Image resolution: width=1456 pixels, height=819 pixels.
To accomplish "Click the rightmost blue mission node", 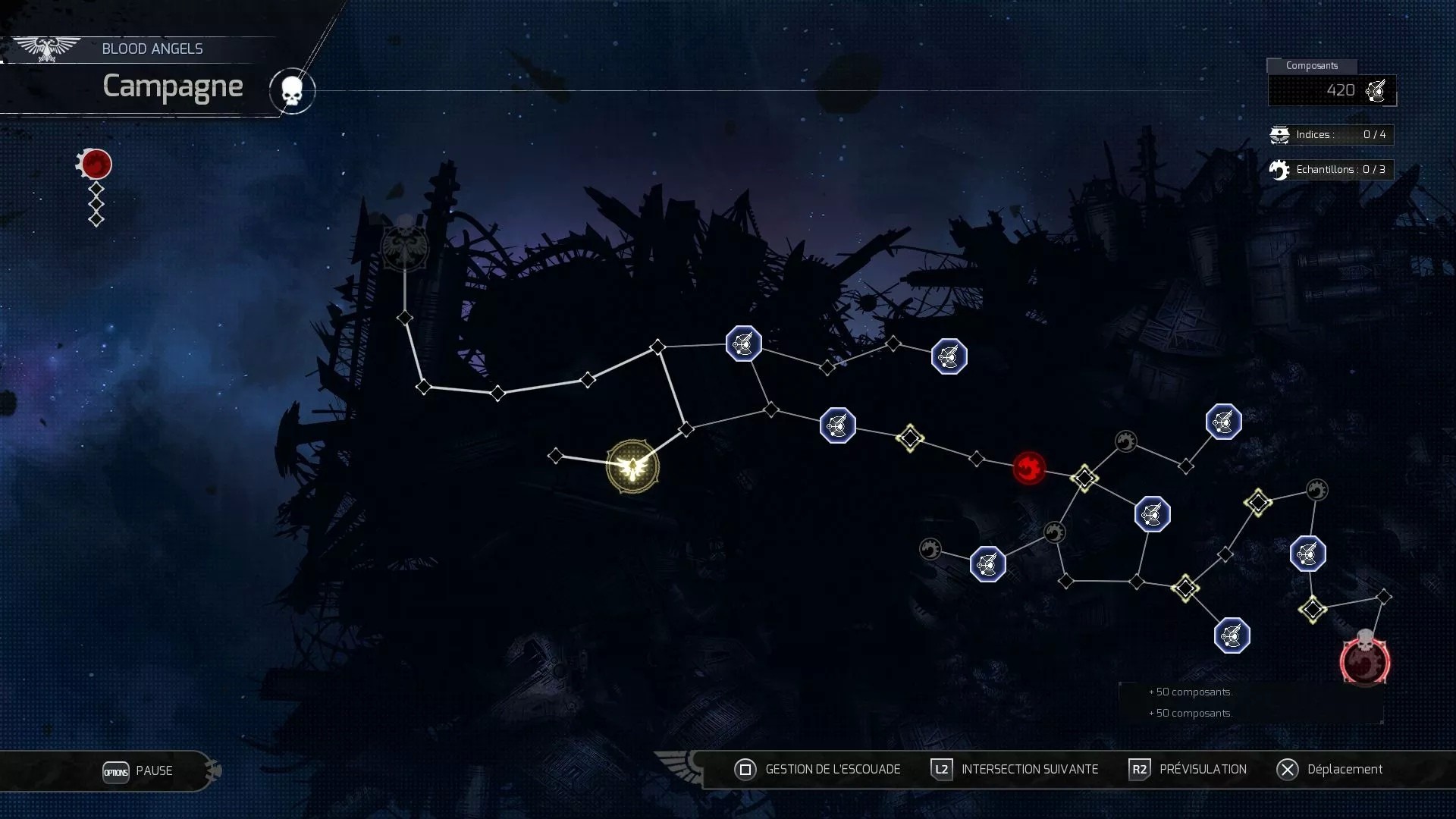I will tap(1307, 554).
